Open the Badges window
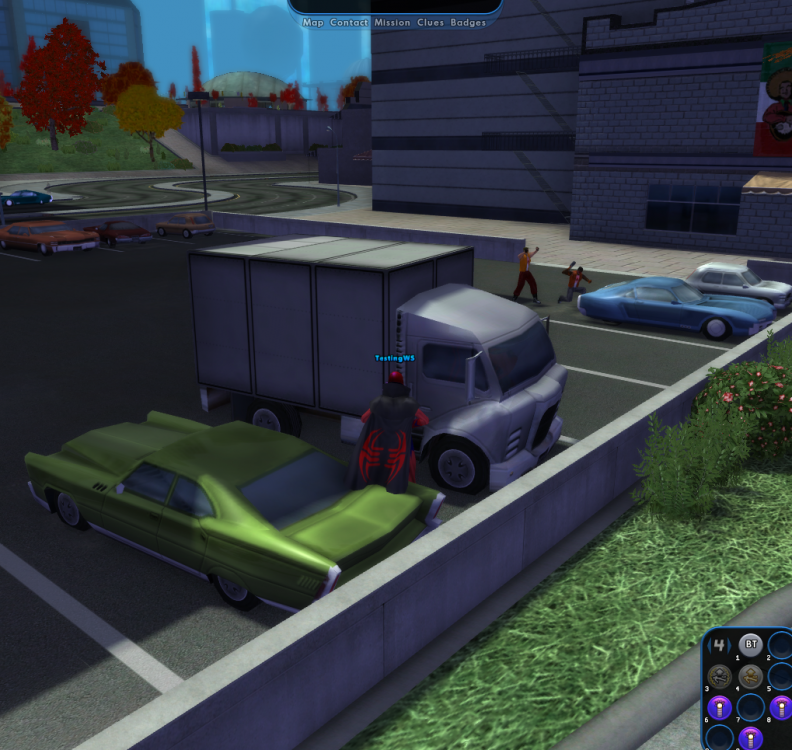Screen dimensions: 792x750 468,22
